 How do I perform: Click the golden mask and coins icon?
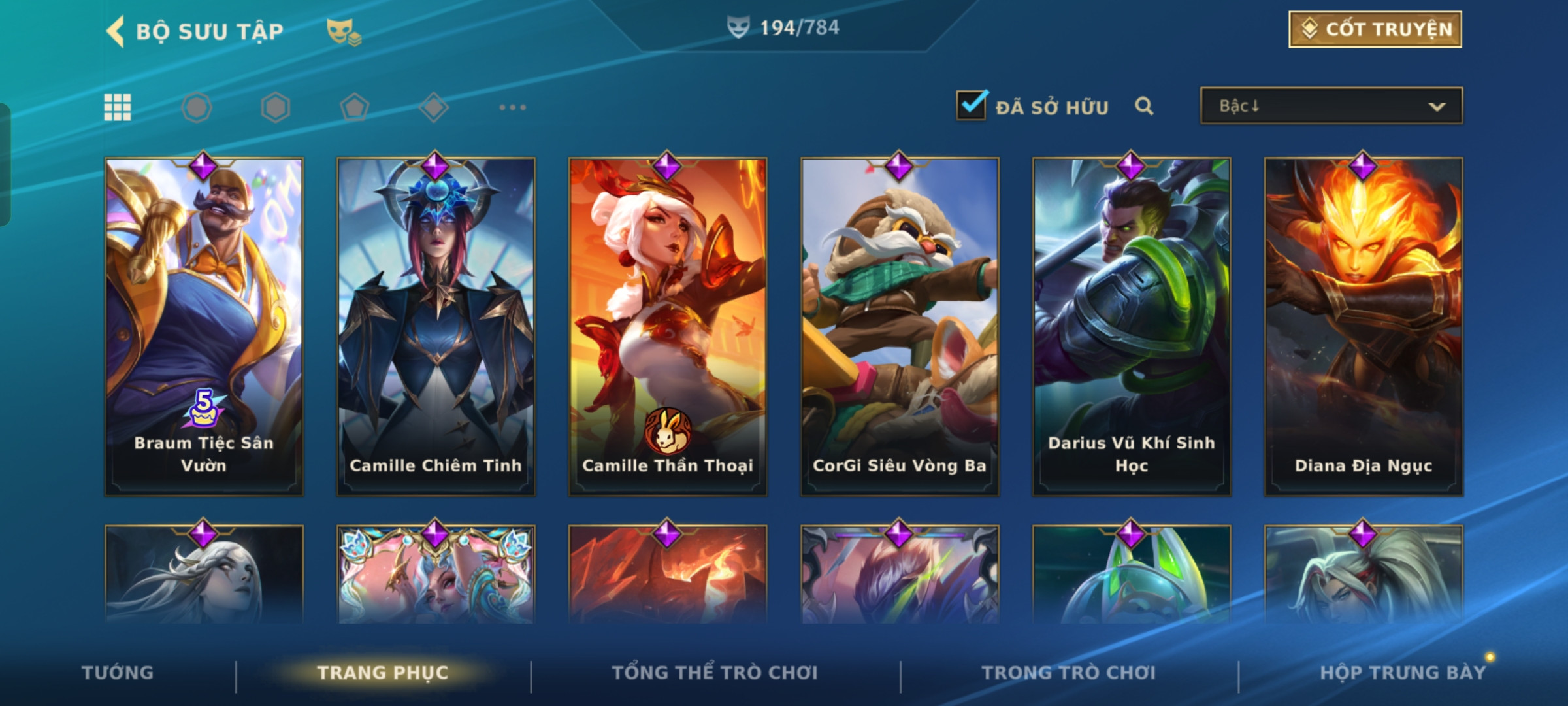point(344,31)
